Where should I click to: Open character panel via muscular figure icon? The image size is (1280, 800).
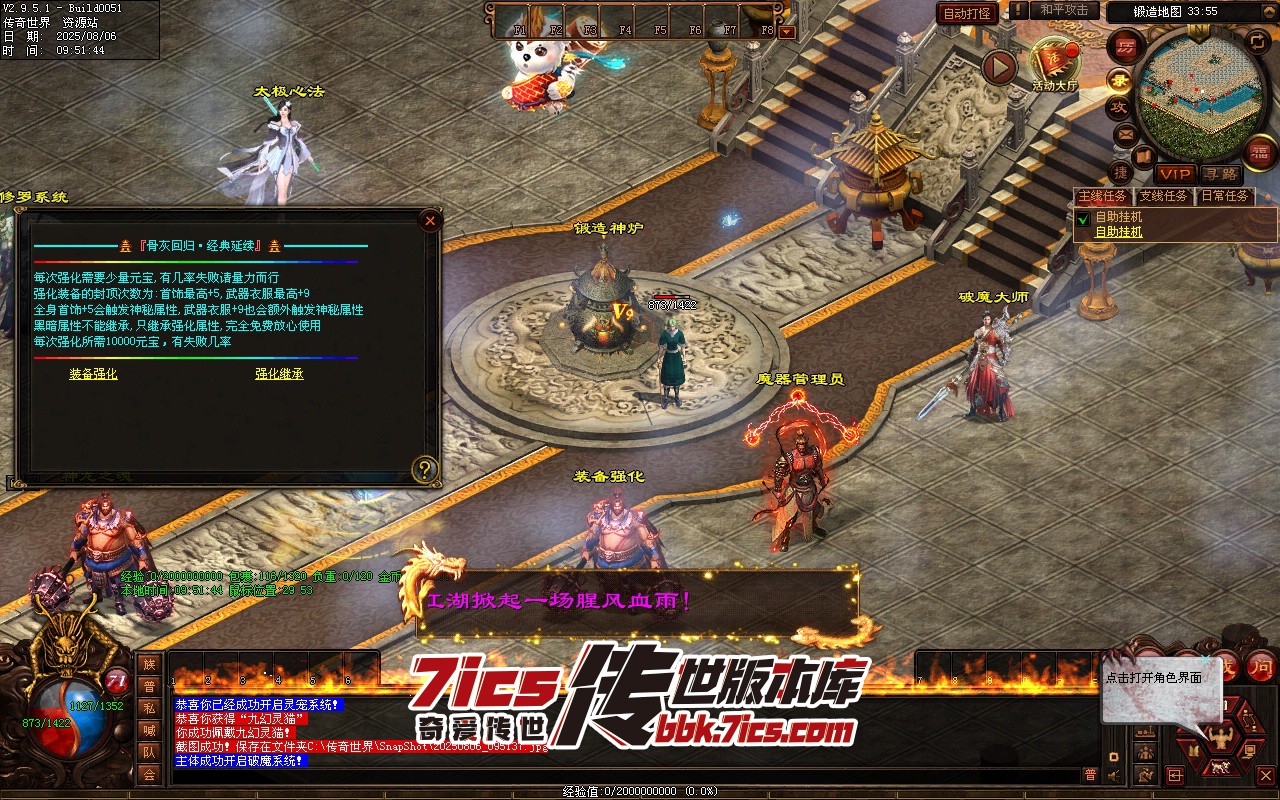click(1220, 738)
